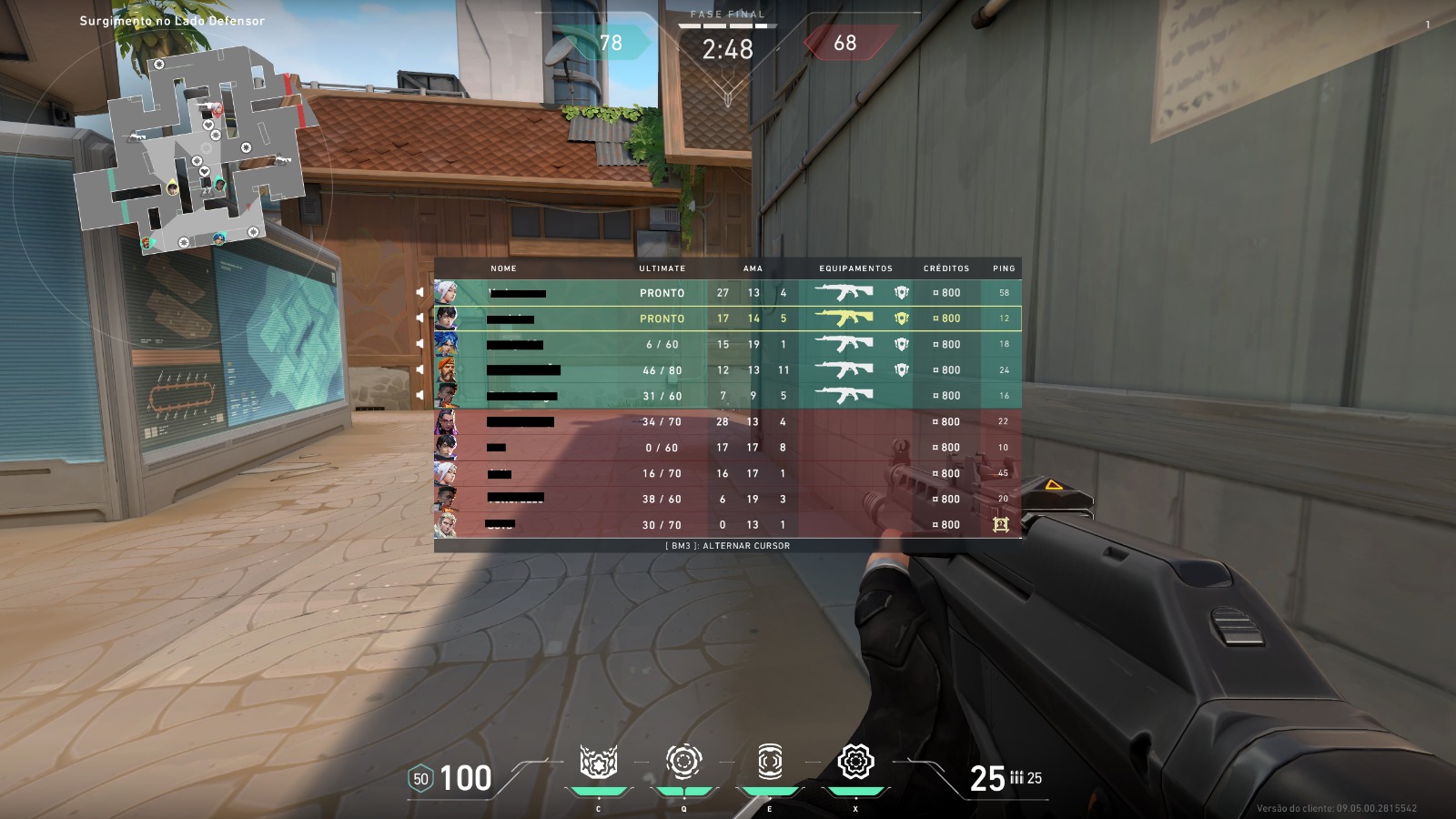Select the yellow-highlighted player row on the scoreboard
The width and height of the screenshot is (1456, 819).
point(728,318)
